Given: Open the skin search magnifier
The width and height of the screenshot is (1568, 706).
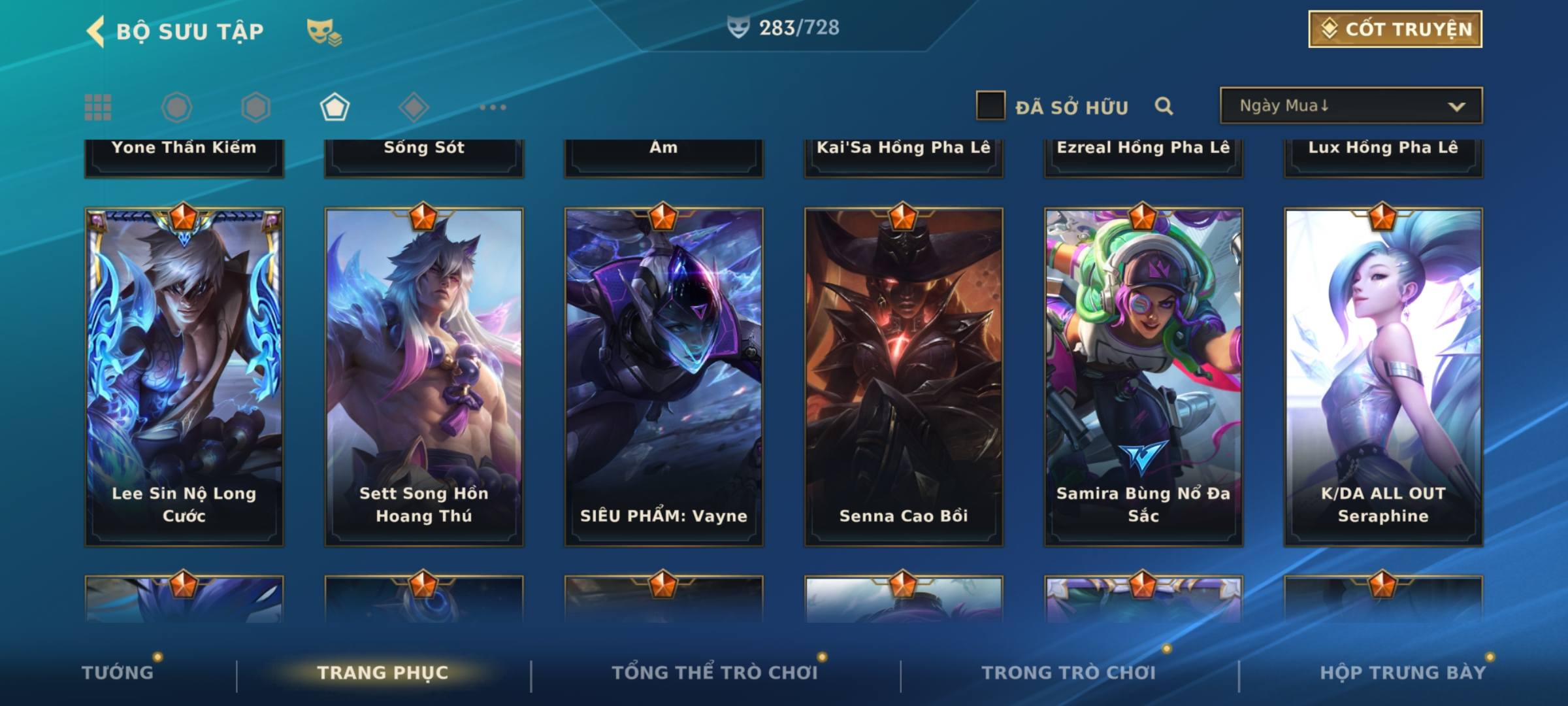Looking at the screenshot, I should [x=1164, y=106].
